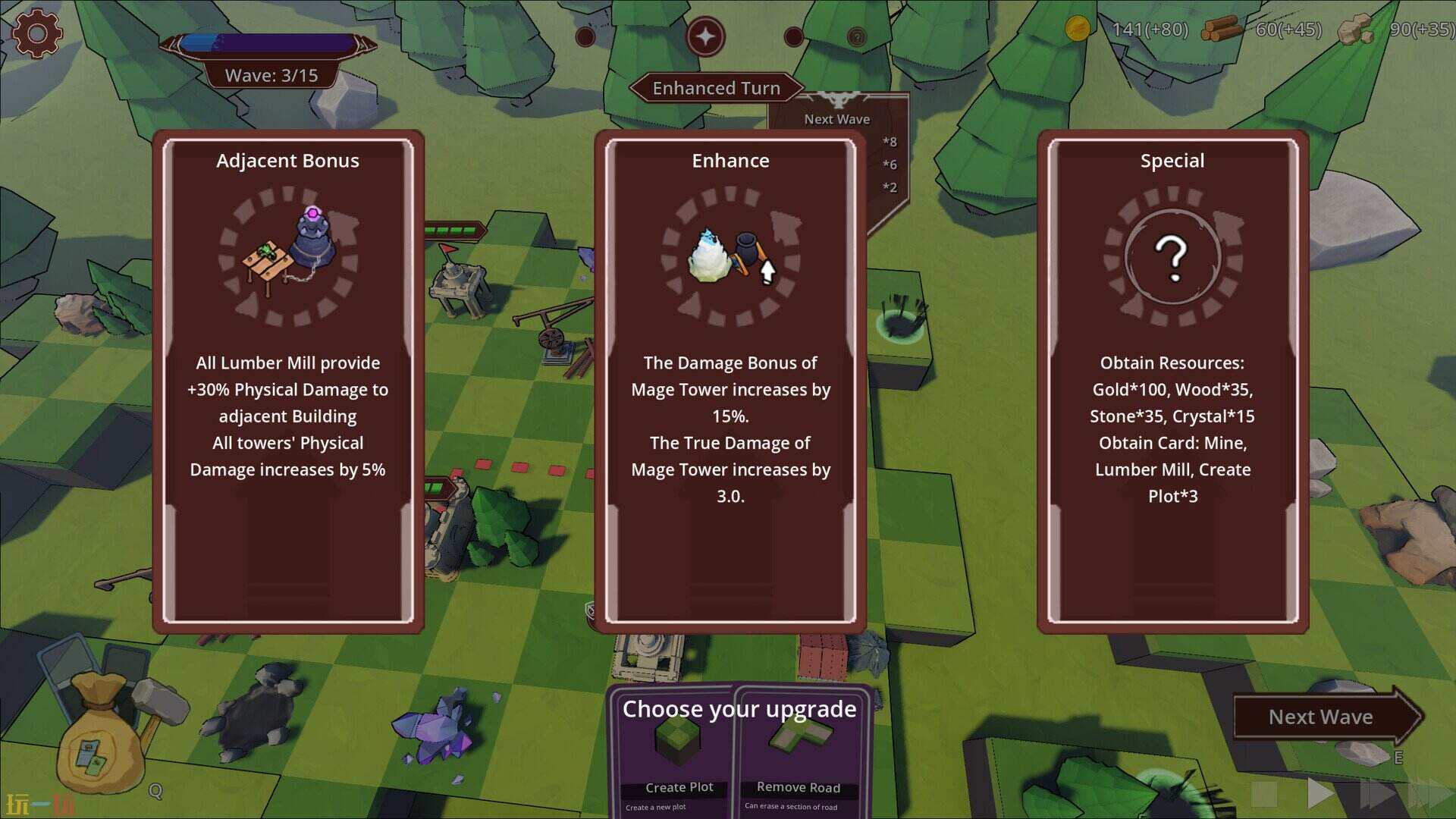Expand the Next Wave enemy preview panel
This screenshot has height=819, width=1456.
836,119
